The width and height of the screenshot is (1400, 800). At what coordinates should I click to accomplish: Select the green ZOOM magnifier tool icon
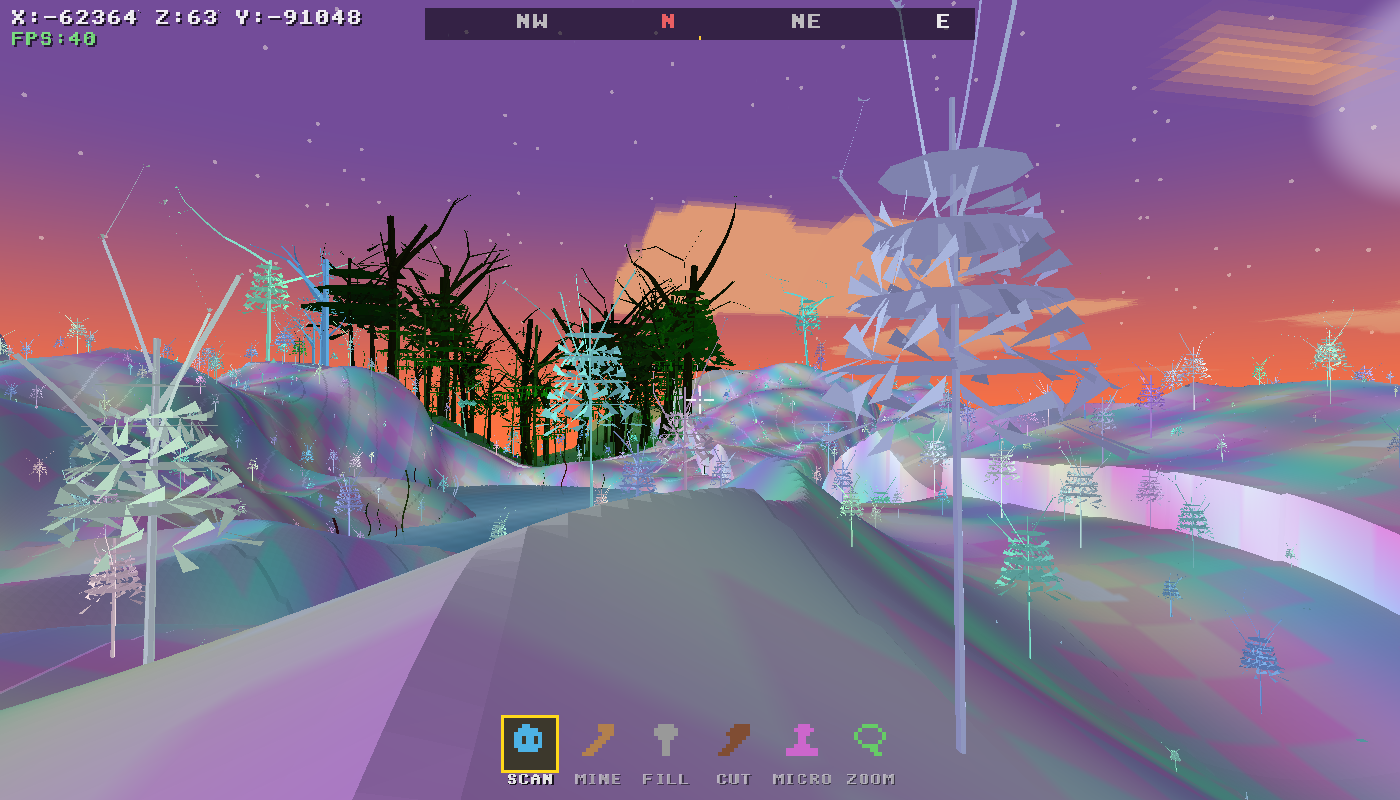[x=869, y=742]
